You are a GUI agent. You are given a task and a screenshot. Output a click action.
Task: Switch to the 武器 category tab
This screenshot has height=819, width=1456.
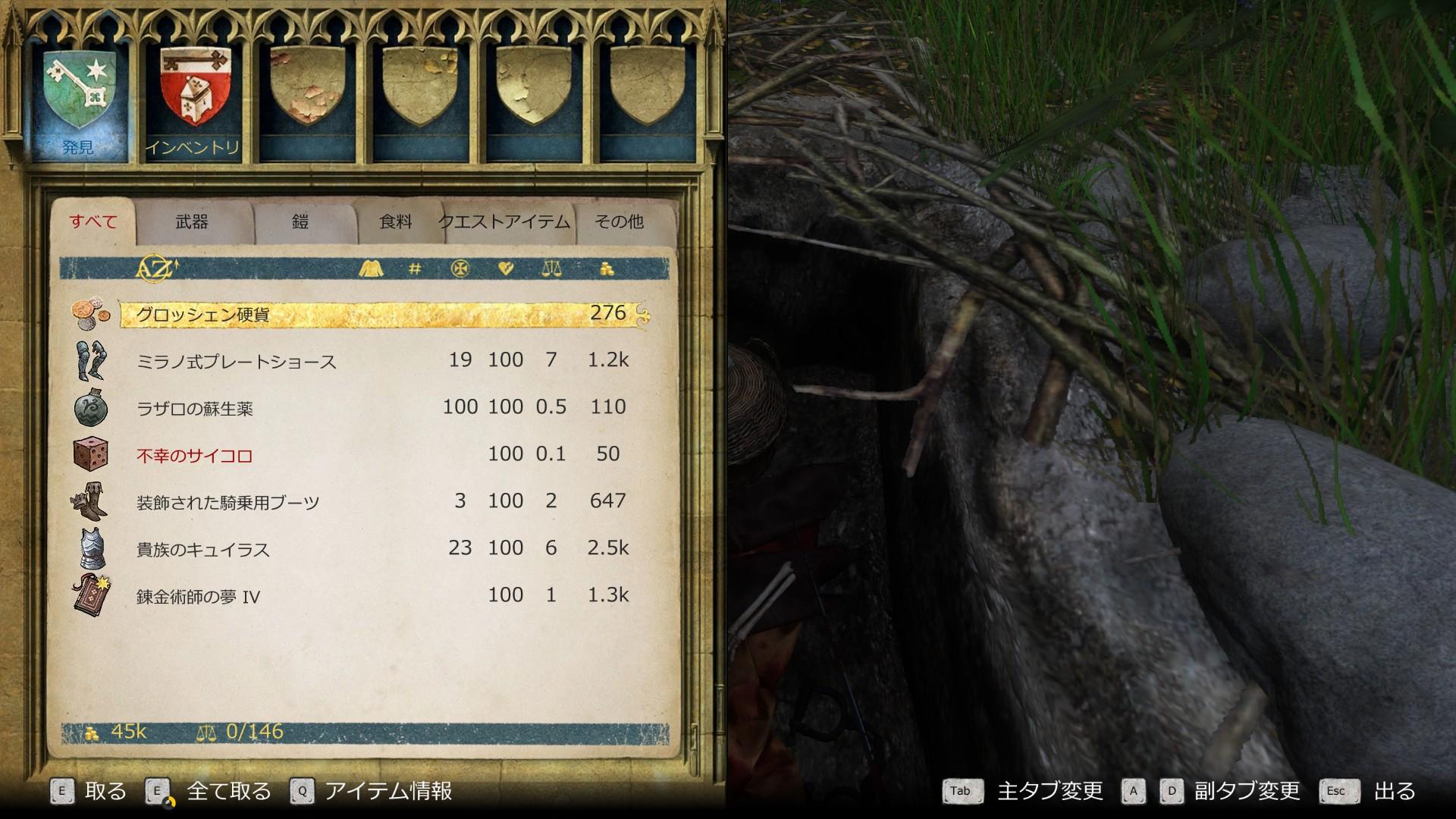coord(192,221)
